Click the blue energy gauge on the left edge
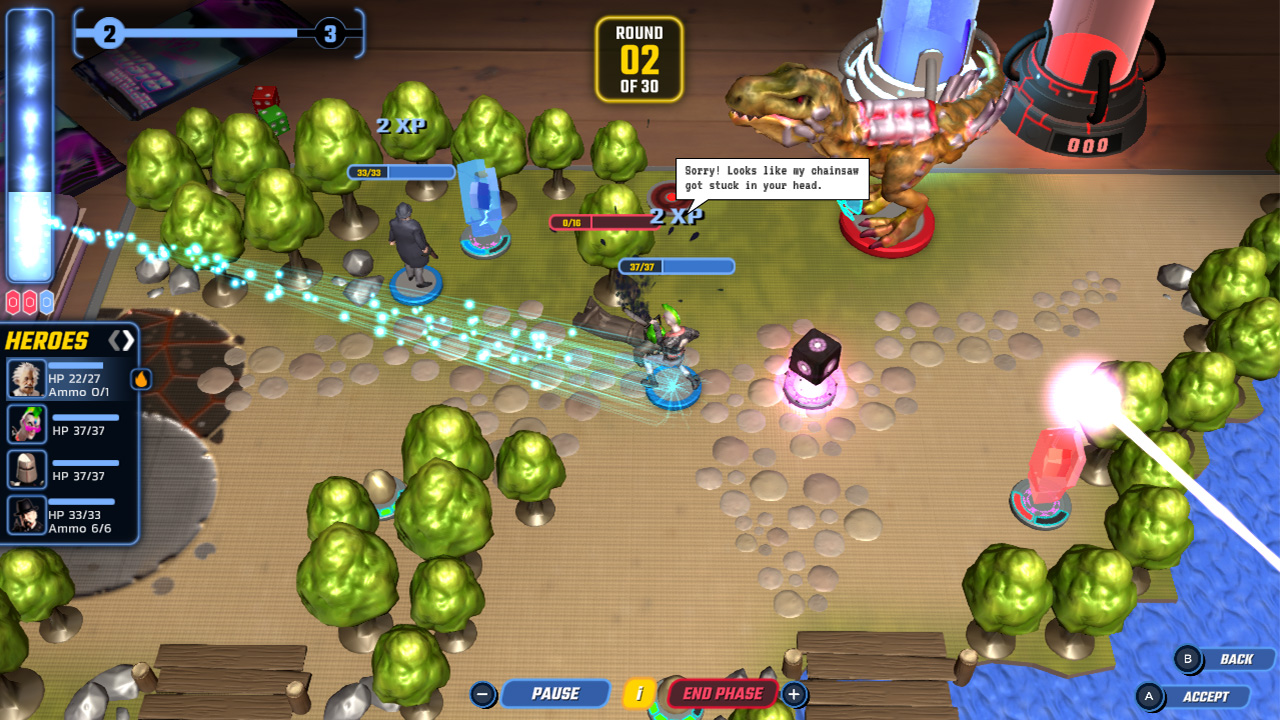 coord(31,140)
